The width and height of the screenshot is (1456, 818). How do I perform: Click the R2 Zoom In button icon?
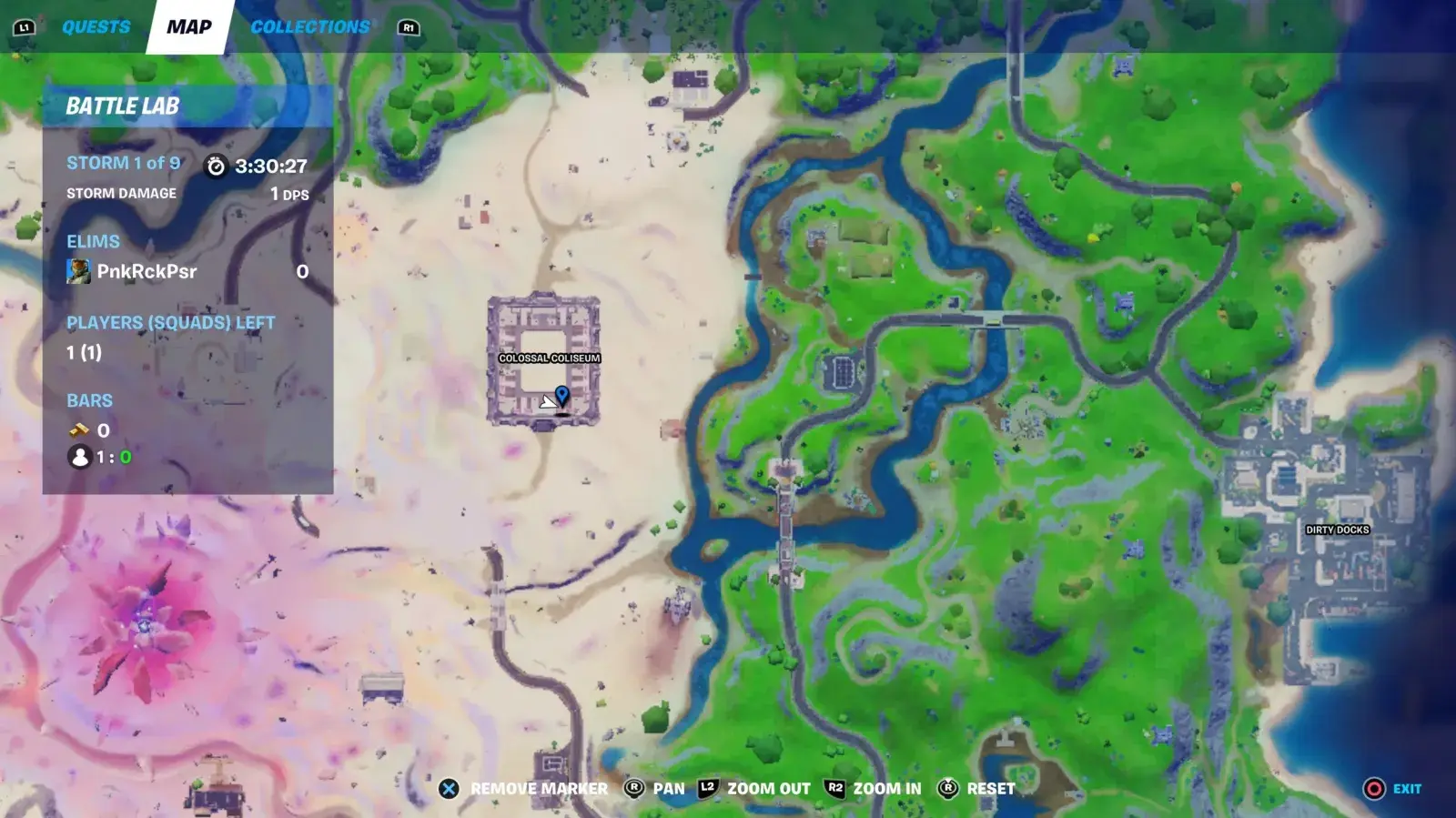(835, 789)
